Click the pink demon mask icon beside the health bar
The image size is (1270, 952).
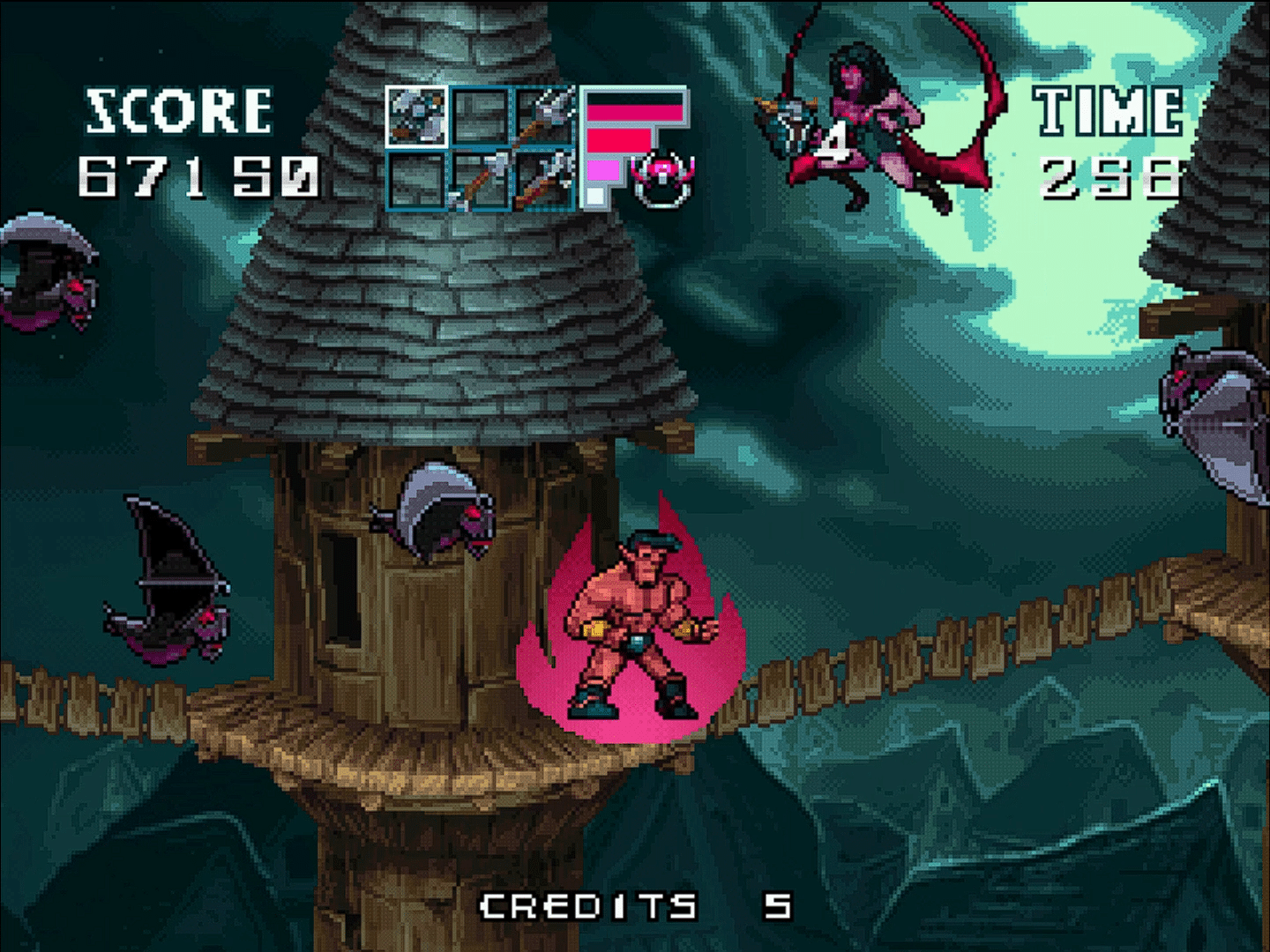tap(661, 176)
